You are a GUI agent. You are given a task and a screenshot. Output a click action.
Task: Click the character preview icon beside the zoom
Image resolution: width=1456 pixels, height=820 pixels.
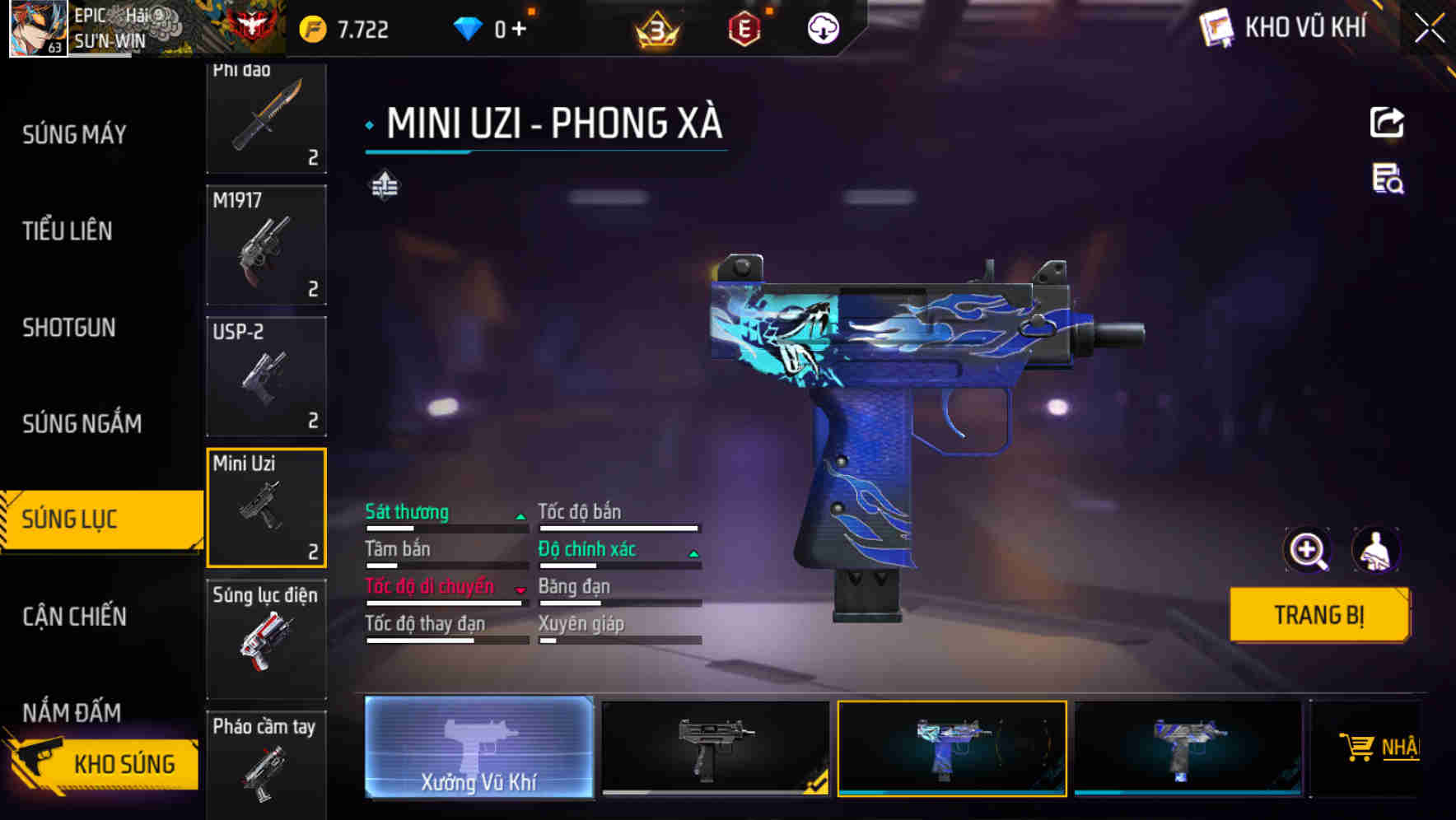coord(1377,550)
